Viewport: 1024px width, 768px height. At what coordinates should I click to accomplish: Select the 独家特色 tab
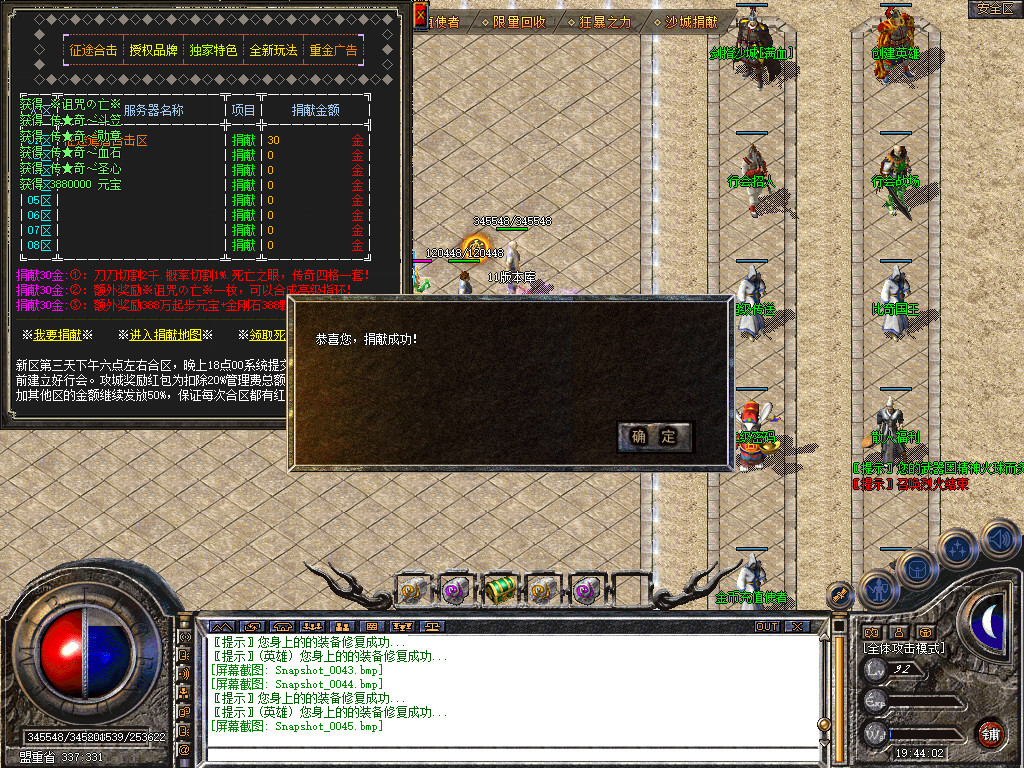(x=213, y=50)
